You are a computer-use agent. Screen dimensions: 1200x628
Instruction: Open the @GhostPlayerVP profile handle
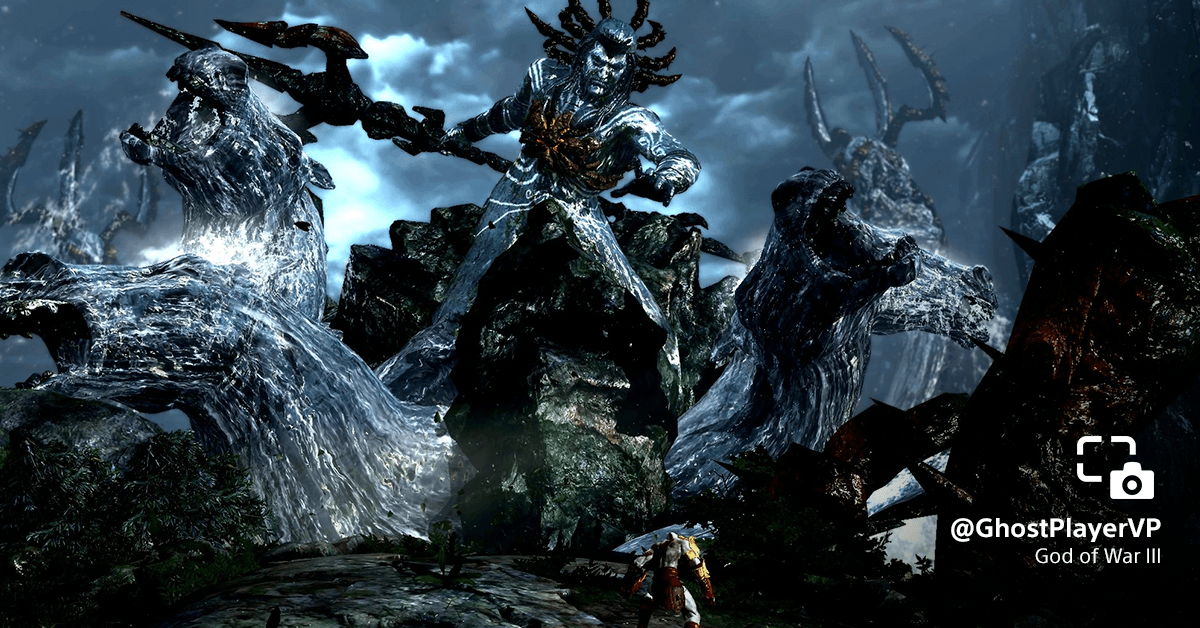point(1055,530)
